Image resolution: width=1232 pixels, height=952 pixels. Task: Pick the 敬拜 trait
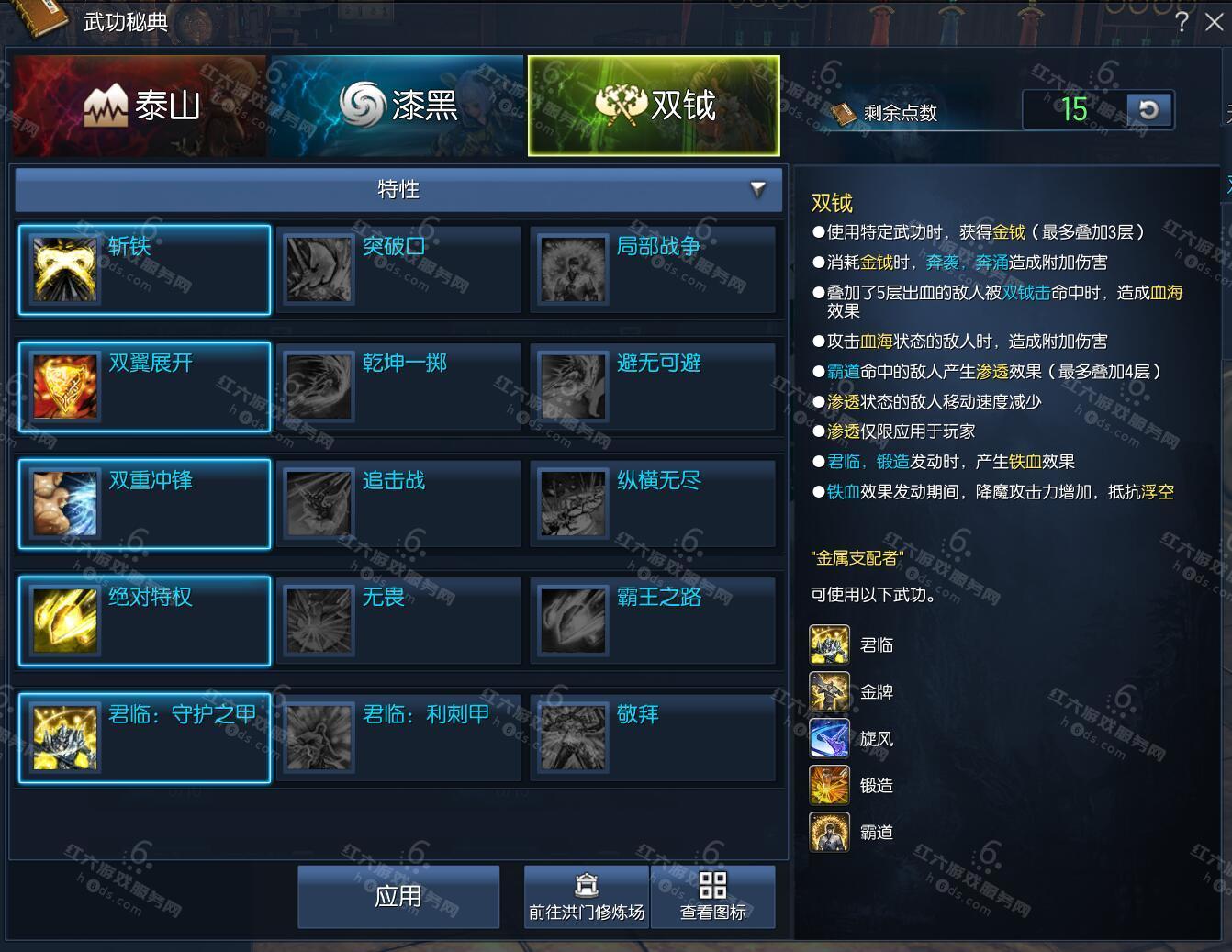click(653, 738)
